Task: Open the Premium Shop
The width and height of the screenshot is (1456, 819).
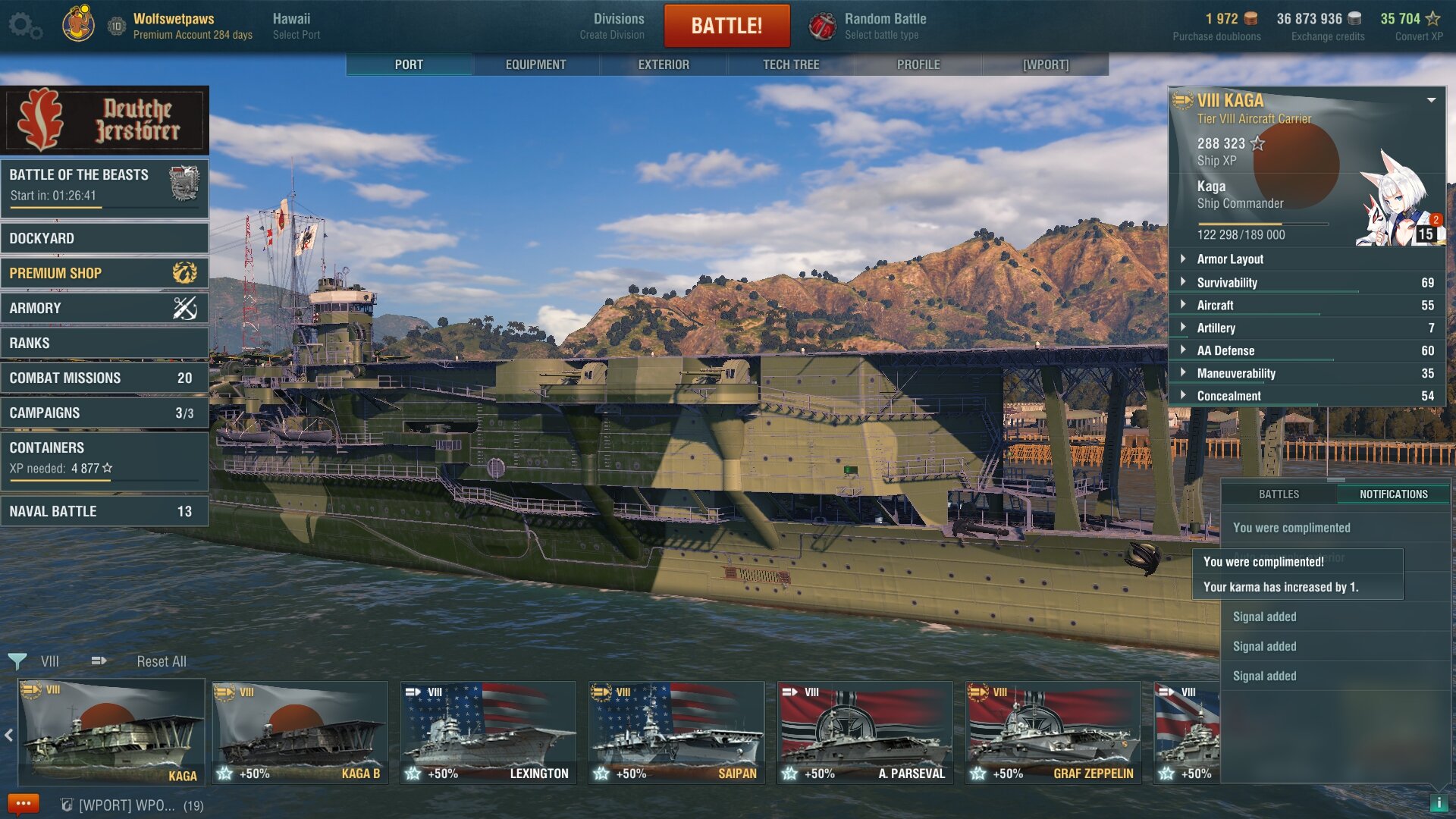Action: [105, 273]
